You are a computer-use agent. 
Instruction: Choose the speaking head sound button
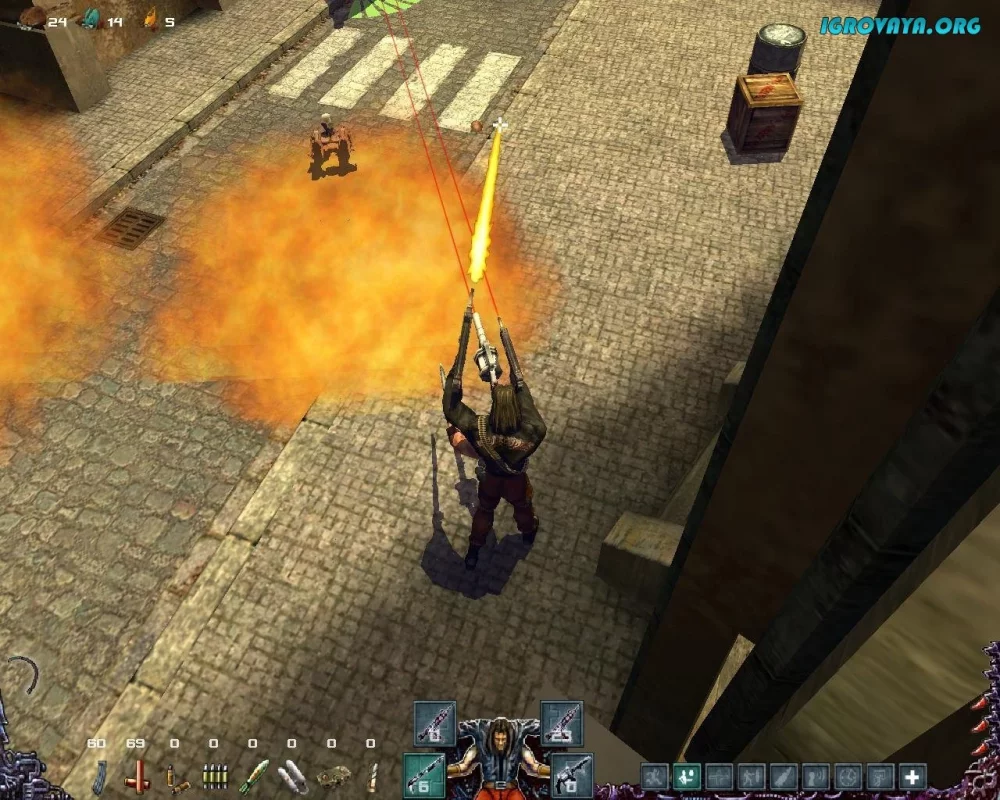816,777
